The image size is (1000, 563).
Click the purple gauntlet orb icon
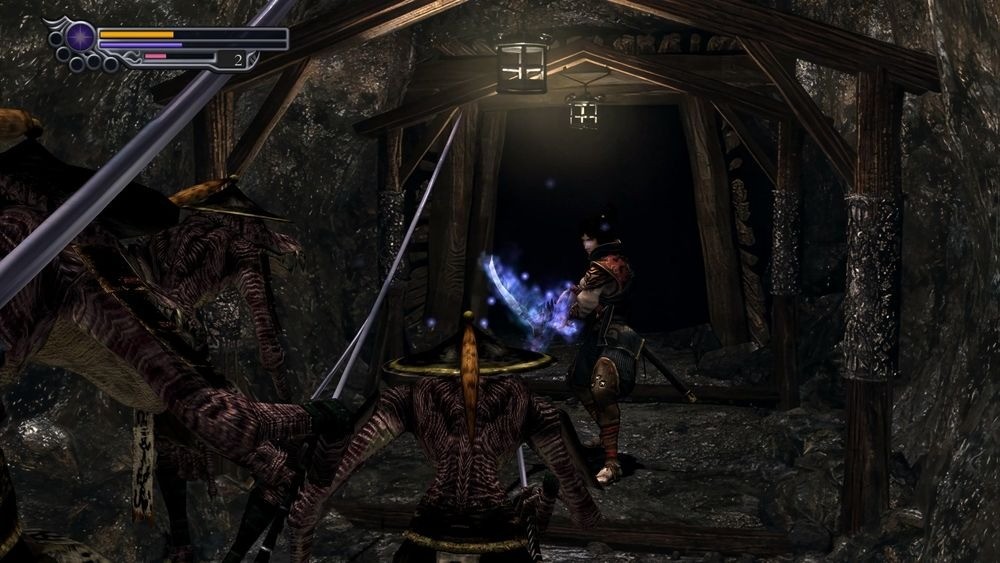click(x=80, y=38)
